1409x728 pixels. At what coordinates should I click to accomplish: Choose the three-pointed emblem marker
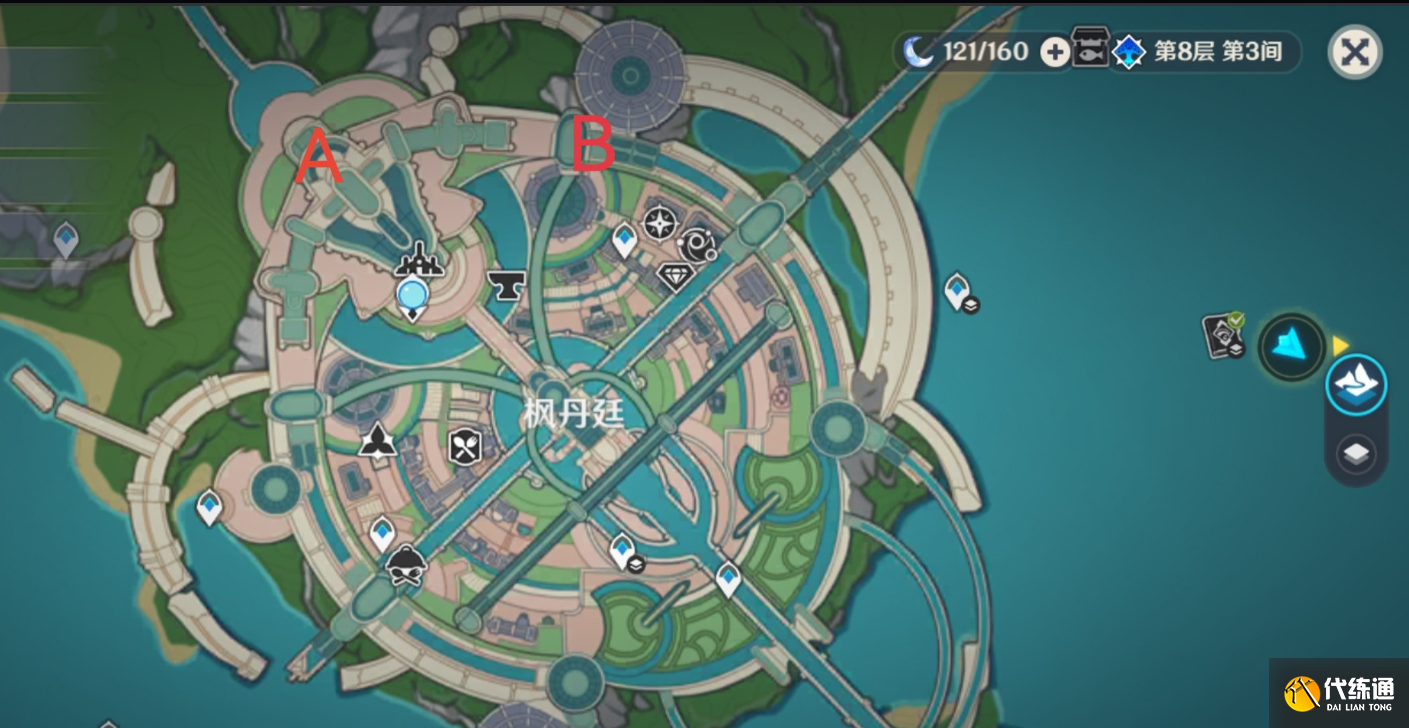(378, 440)
